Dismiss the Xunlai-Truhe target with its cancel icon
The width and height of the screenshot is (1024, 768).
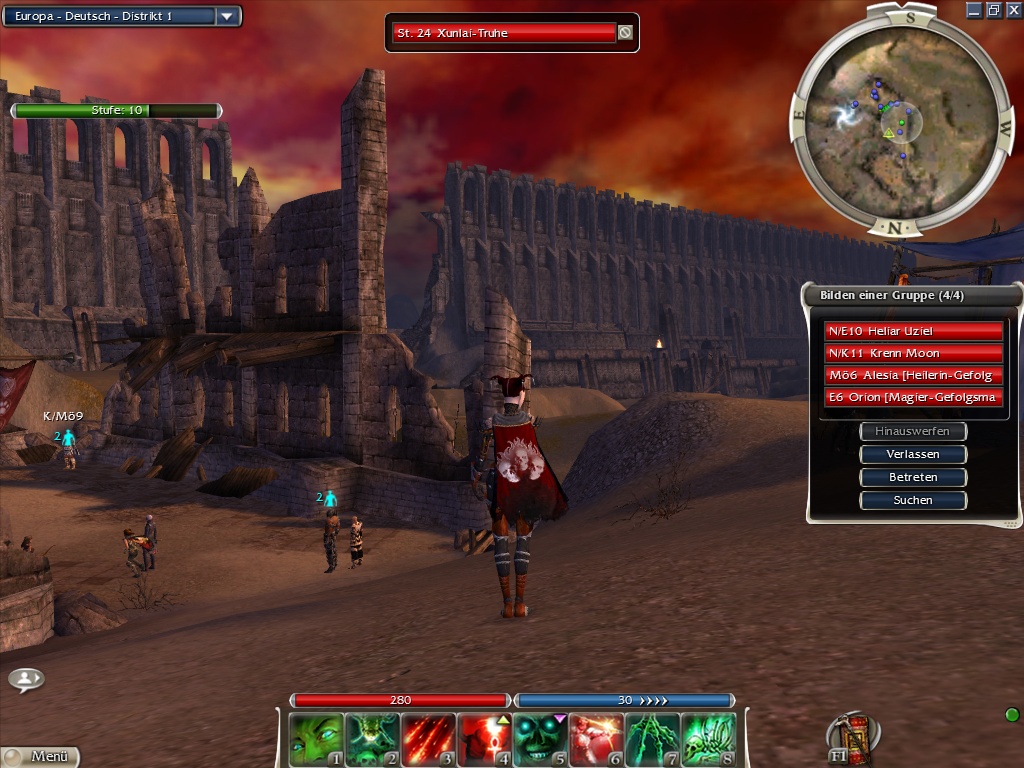point(625,33)
